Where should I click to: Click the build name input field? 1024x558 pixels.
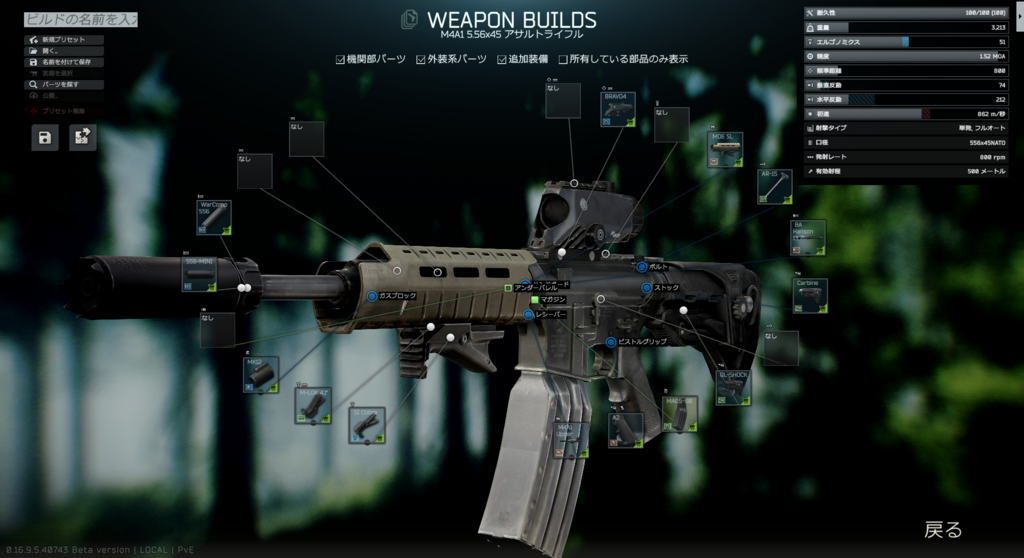coord(80,19)
